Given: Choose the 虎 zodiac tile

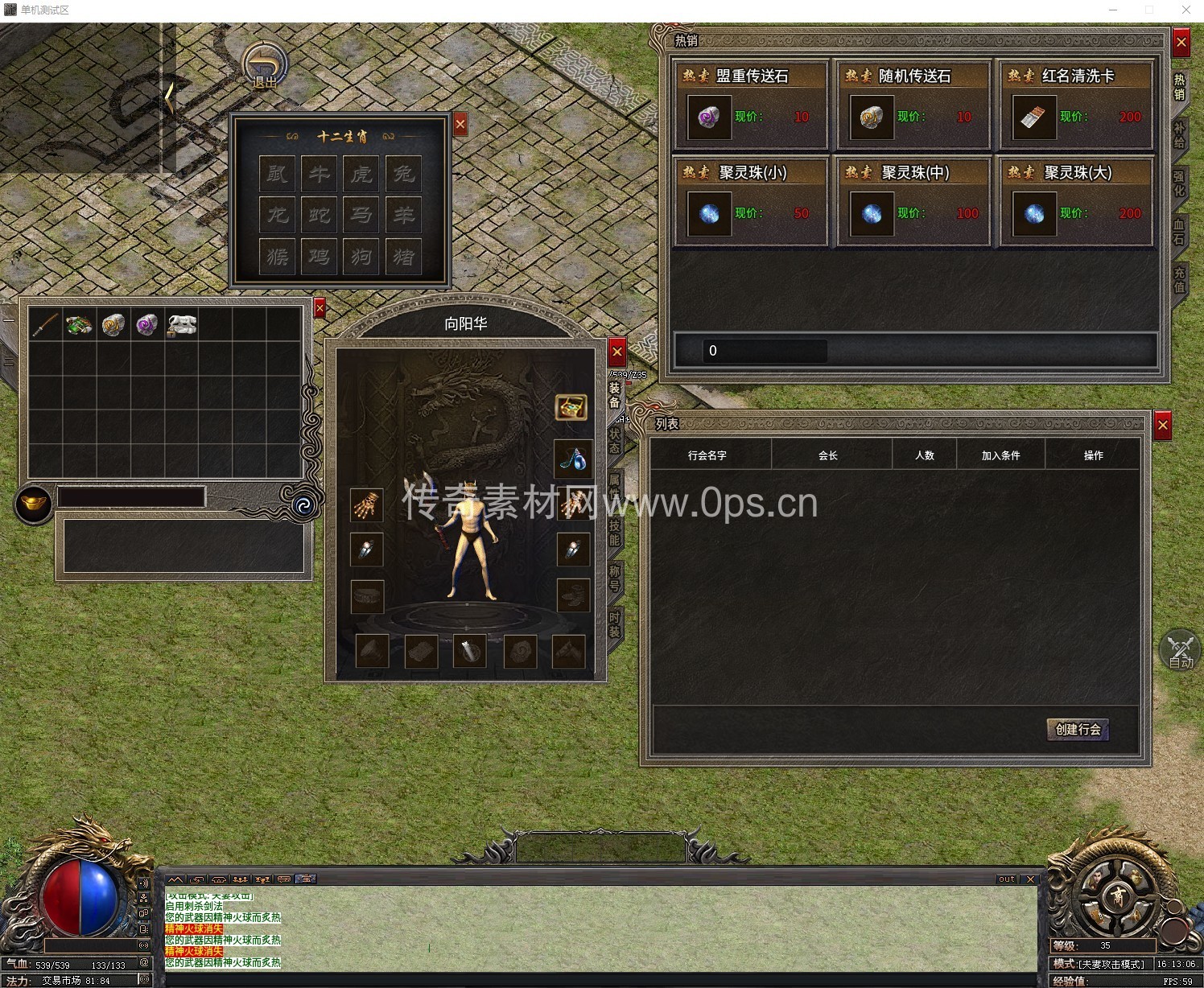Looking at the screenshot, I should pyautogui.click(x=361, y=174).
